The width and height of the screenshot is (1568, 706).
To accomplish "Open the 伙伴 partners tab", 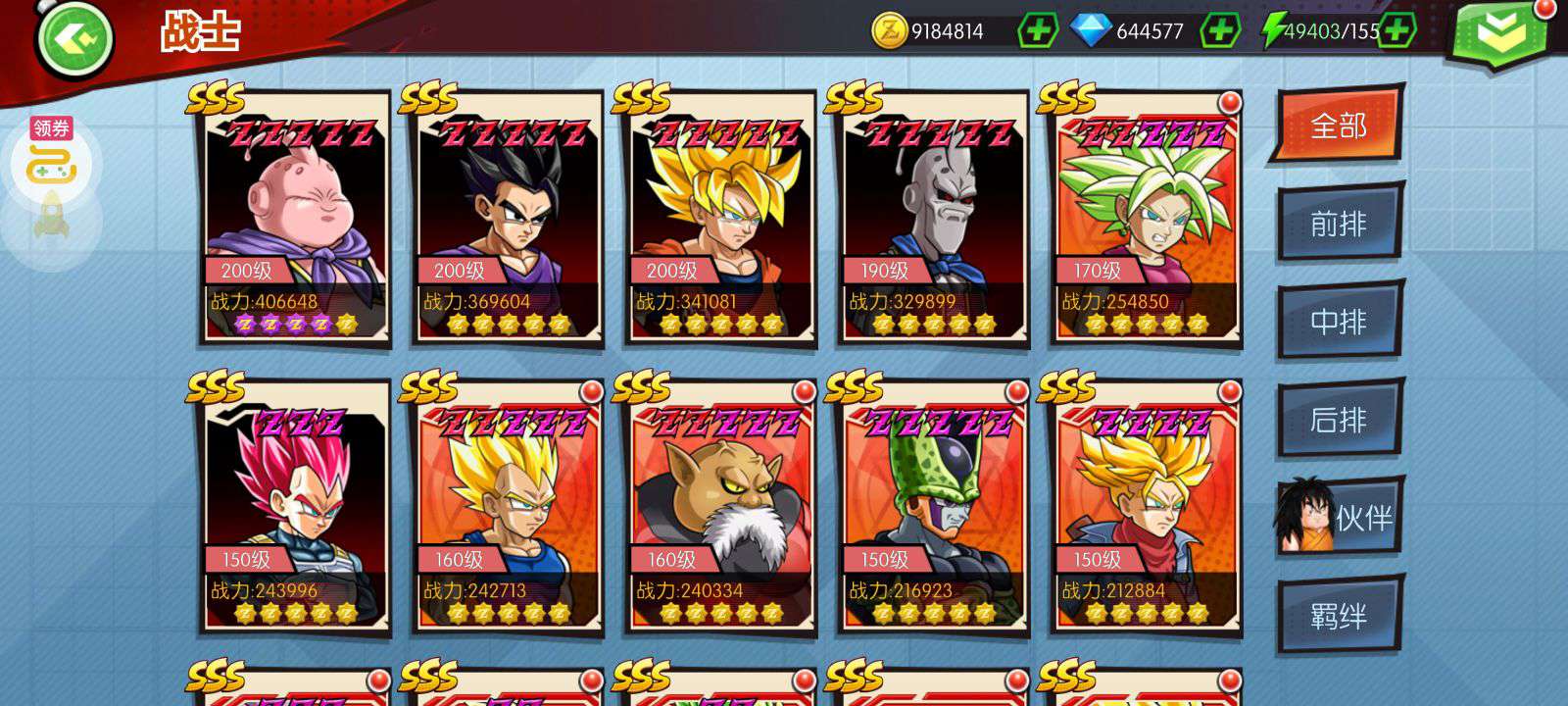I will pyautogui.click(x=1341, y=518).
